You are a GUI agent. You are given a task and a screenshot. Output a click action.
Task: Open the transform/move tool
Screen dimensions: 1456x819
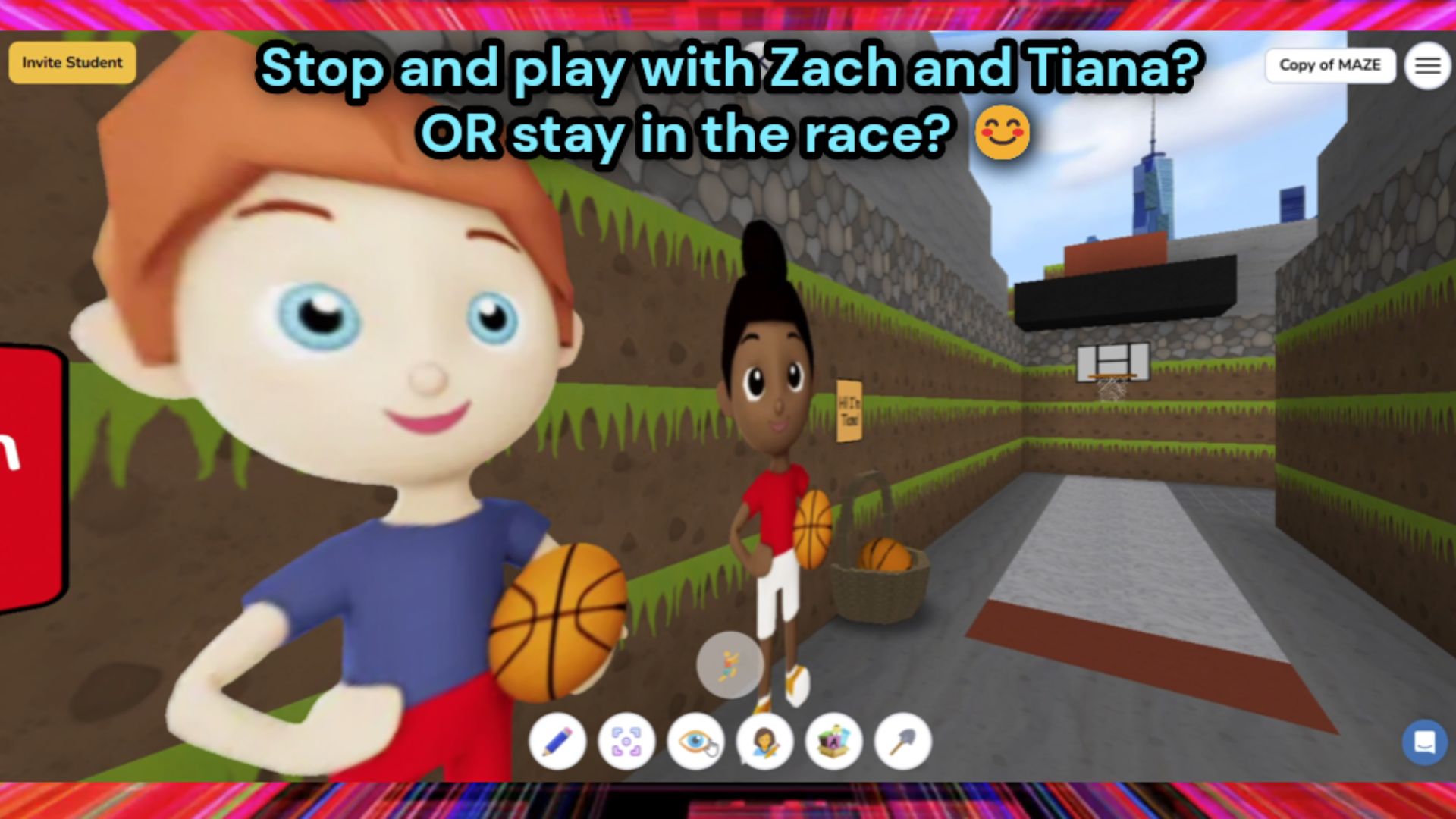(x=626, y=742)
